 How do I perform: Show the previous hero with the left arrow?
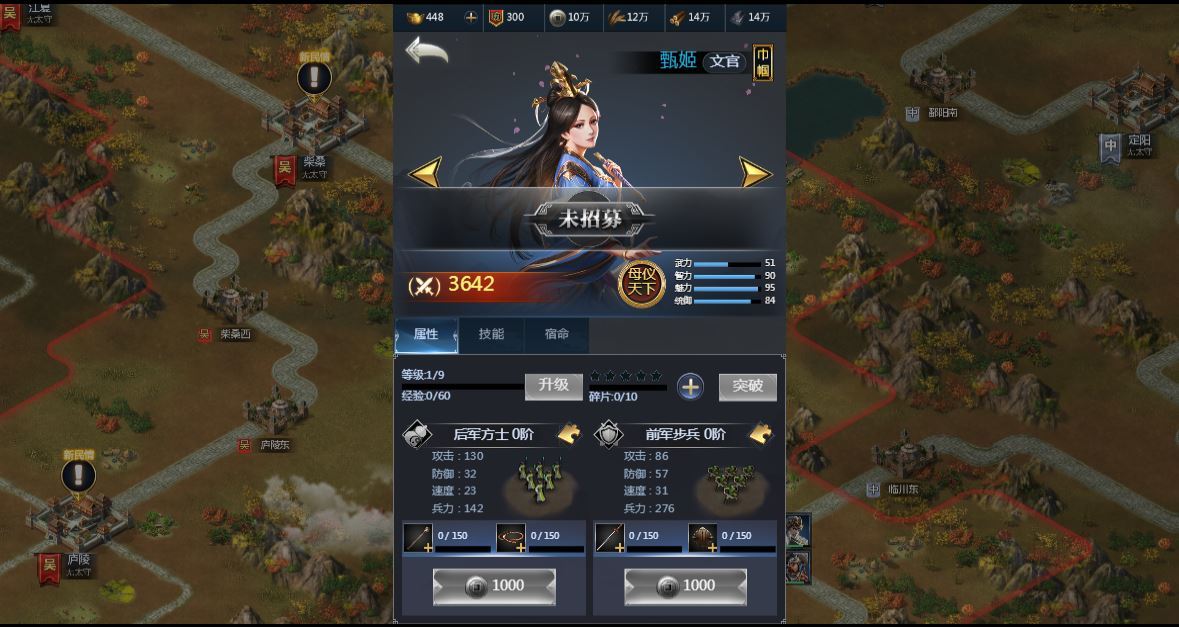(426, 173)
